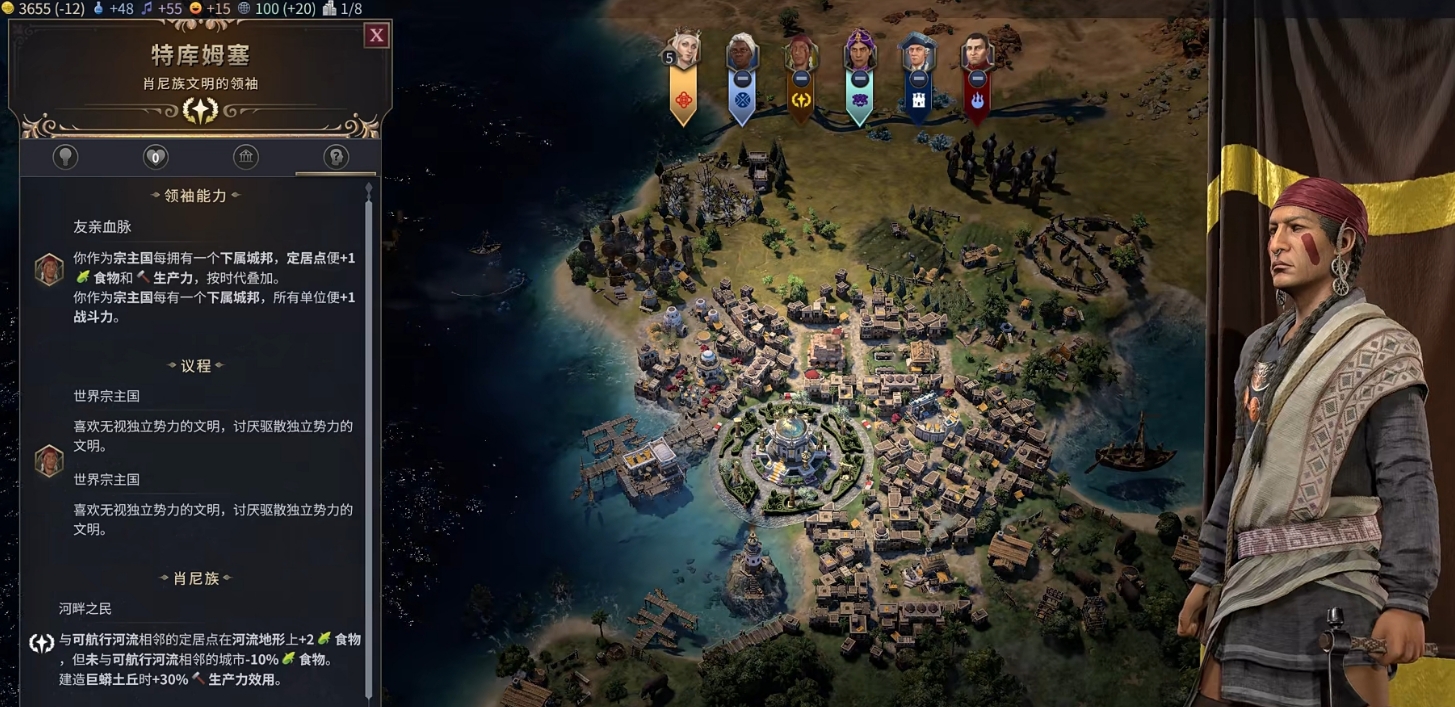The width and height of the screenshot is (1455, 707).
Task: Open the heart relationship tab
Action: (x=155, y=157)
